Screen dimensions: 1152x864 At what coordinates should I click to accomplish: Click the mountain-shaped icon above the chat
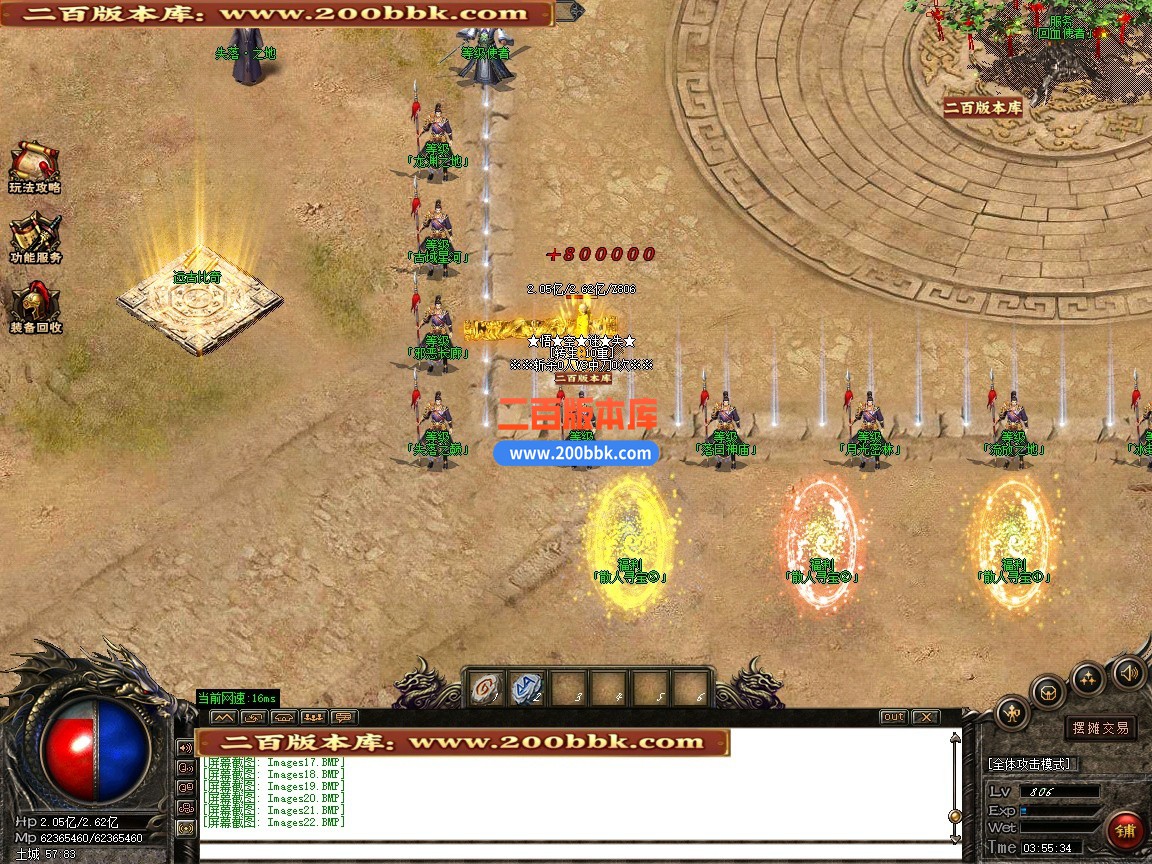click(x=223, y=717)
